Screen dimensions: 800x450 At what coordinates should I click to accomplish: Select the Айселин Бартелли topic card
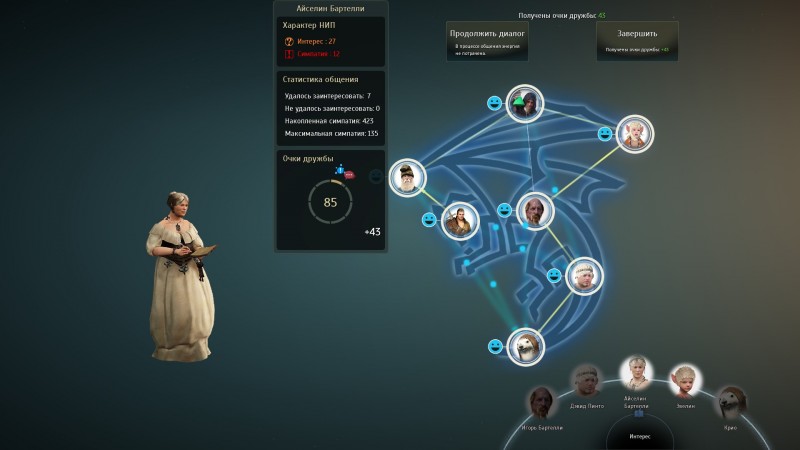tap(636, 374)
